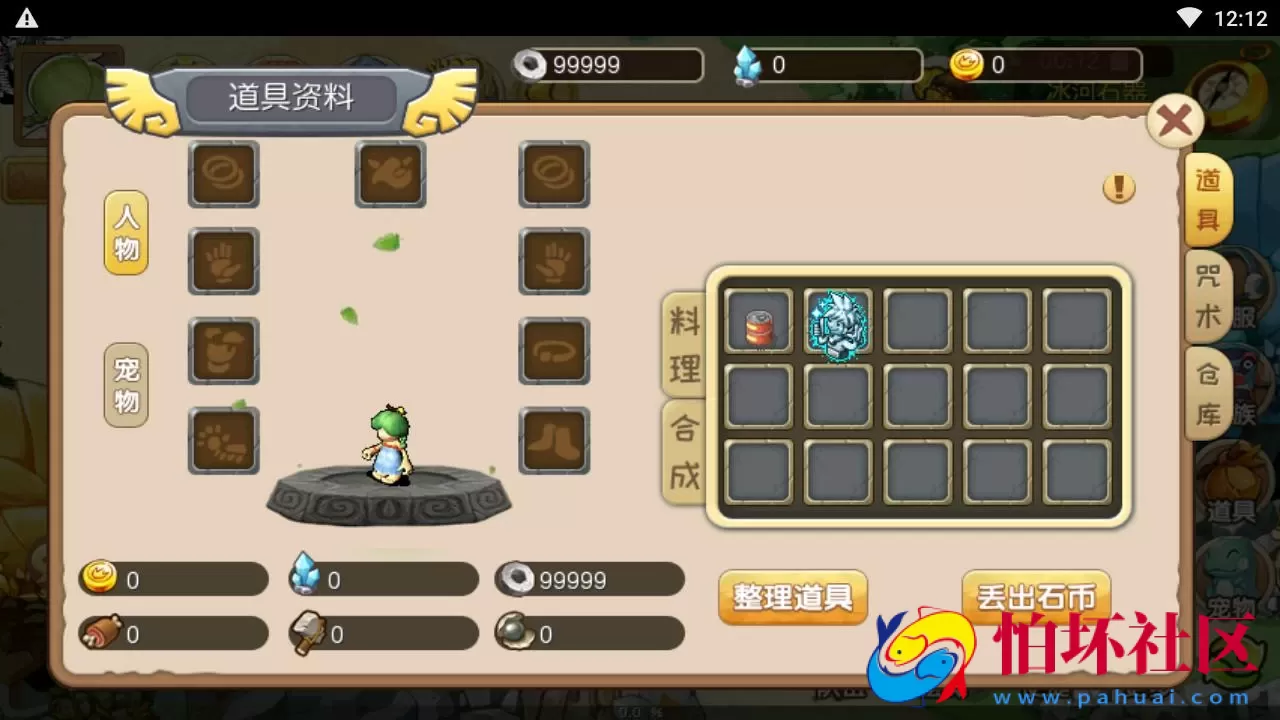Select the canned food item in the inventory
This screenshot has width=1280, height=720.
(x=758, y=320)
